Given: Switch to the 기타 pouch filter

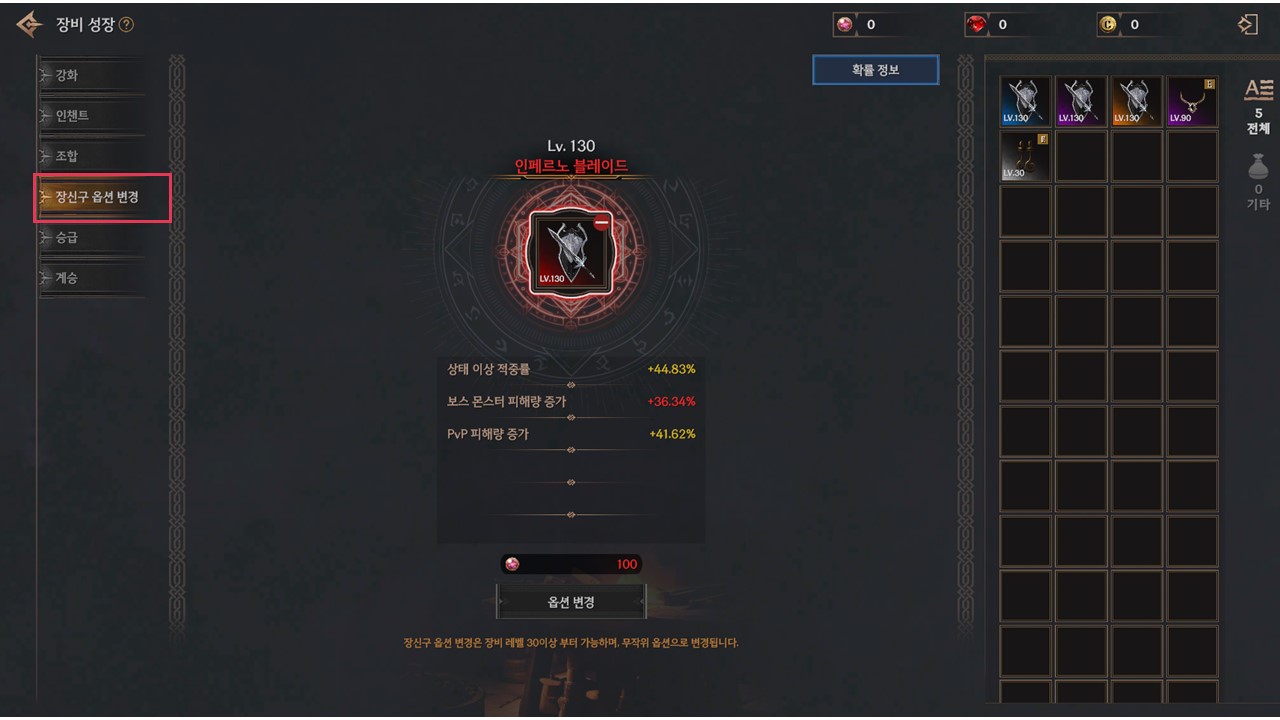Looking at the screenshot, I should (x=1258, y=180).
